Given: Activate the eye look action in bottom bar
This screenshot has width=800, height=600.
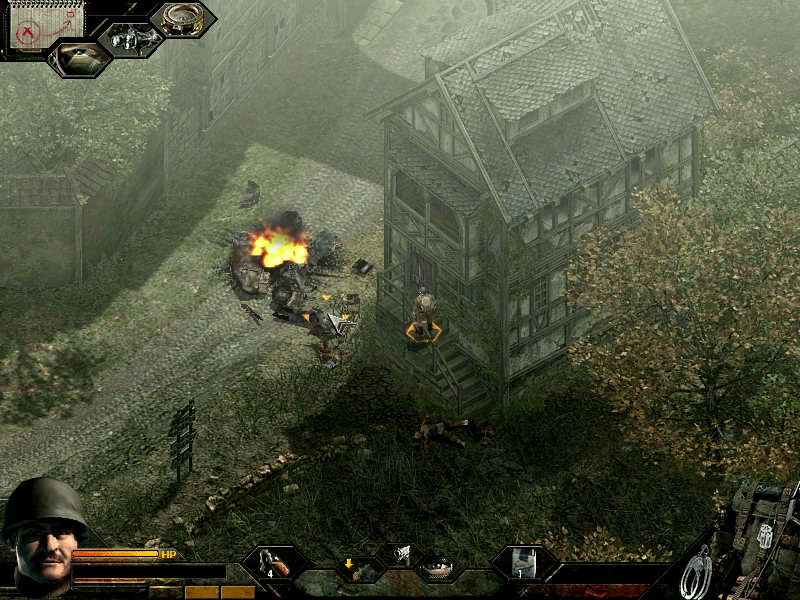Looking at the screenshot, I should [436, 569].
